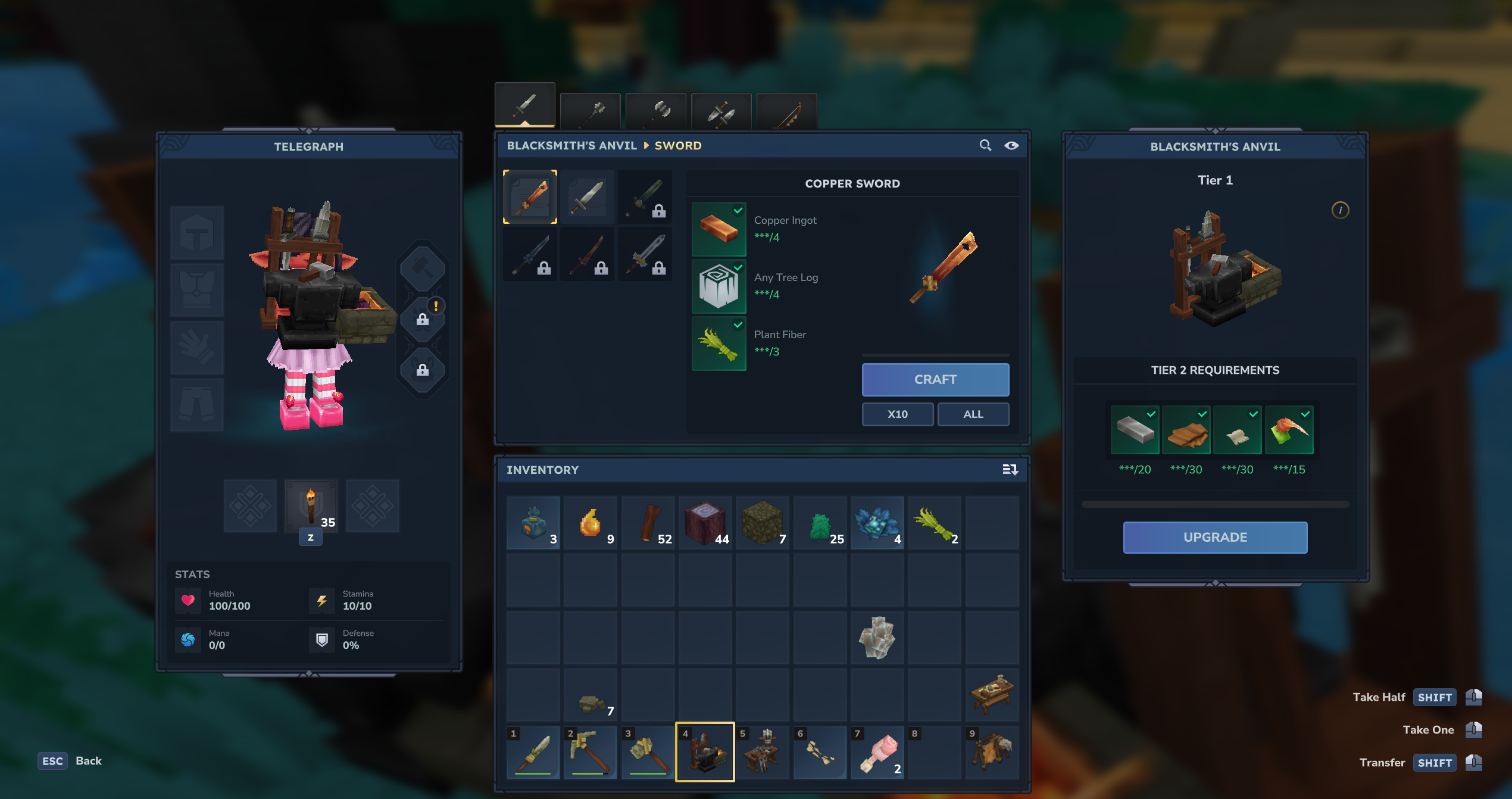Pick the torch in the utility slot
This screenshot has width=1512, height=799.
pos(311,505)
